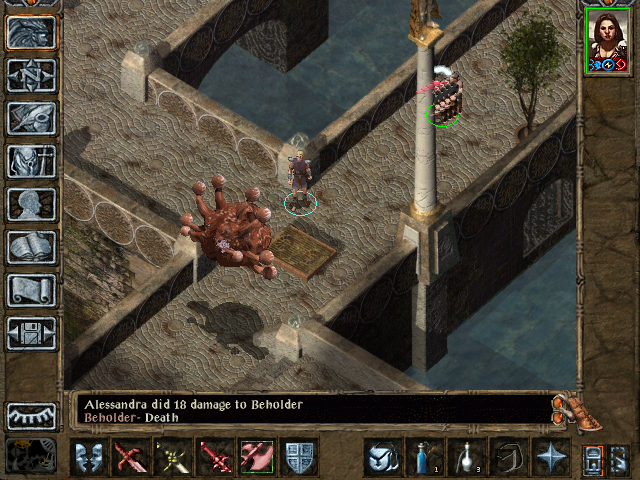Show the character record head silhouette
Image resolution: width=640 pixels, height=480 pixels.
(31, 204)
